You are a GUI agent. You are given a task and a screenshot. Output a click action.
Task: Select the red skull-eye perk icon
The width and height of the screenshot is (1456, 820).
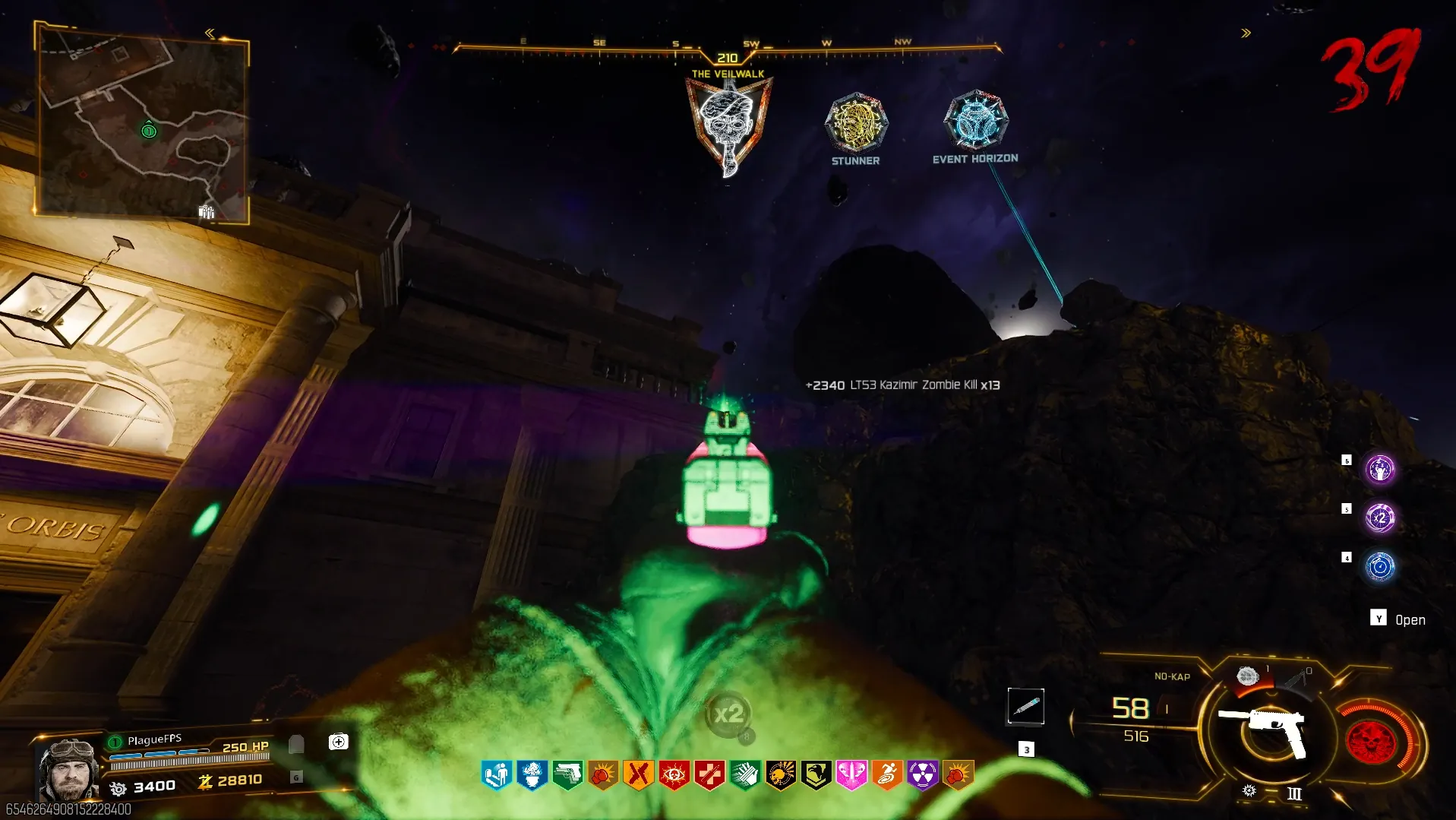(674, 775)
